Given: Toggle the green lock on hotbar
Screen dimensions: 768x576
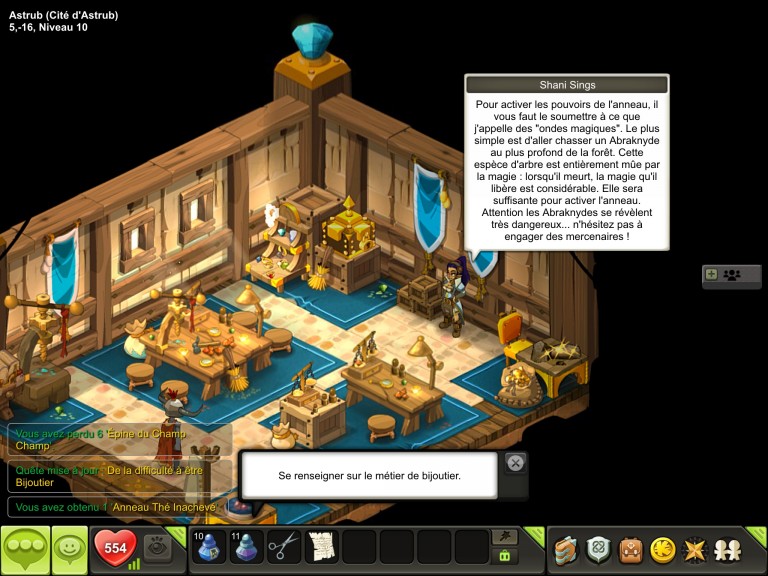Looking at the screenshot, I should tap(506, 556).
